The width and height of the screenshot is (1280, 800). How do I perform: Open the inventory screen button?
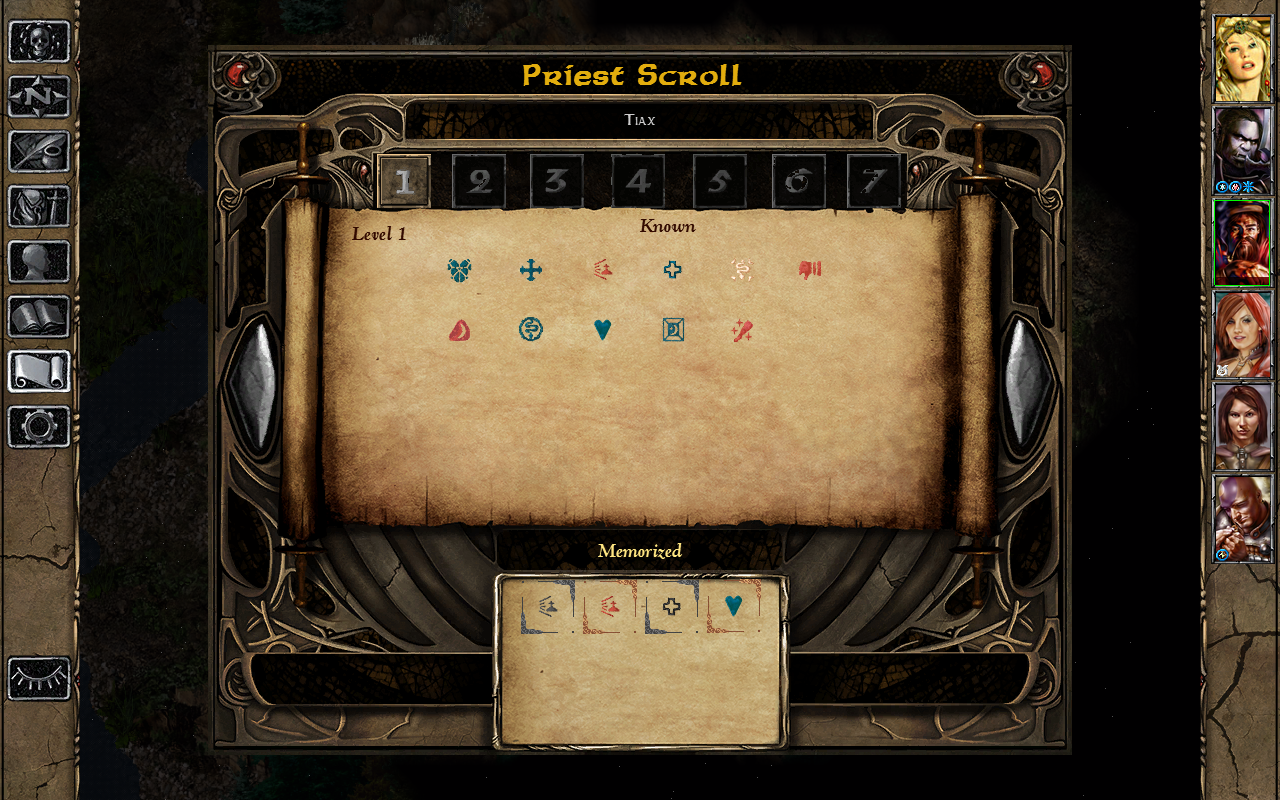click(x=39, y=207)
